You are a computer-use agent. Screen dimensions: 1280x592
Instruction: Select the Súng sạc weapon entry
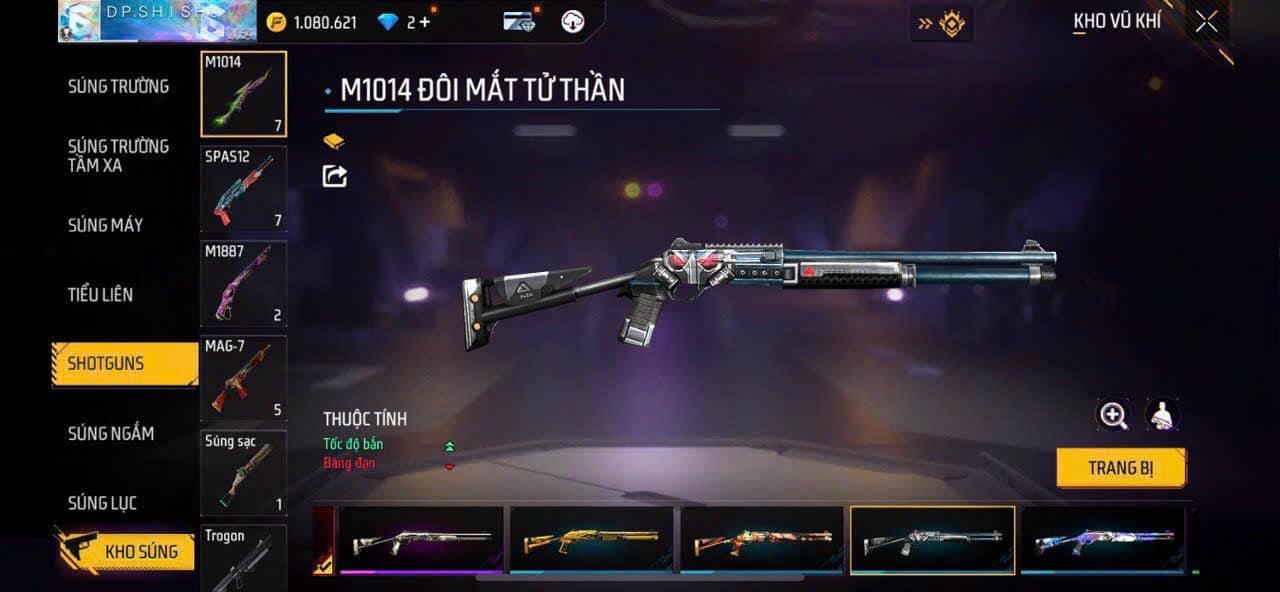[x=243, y=473]
